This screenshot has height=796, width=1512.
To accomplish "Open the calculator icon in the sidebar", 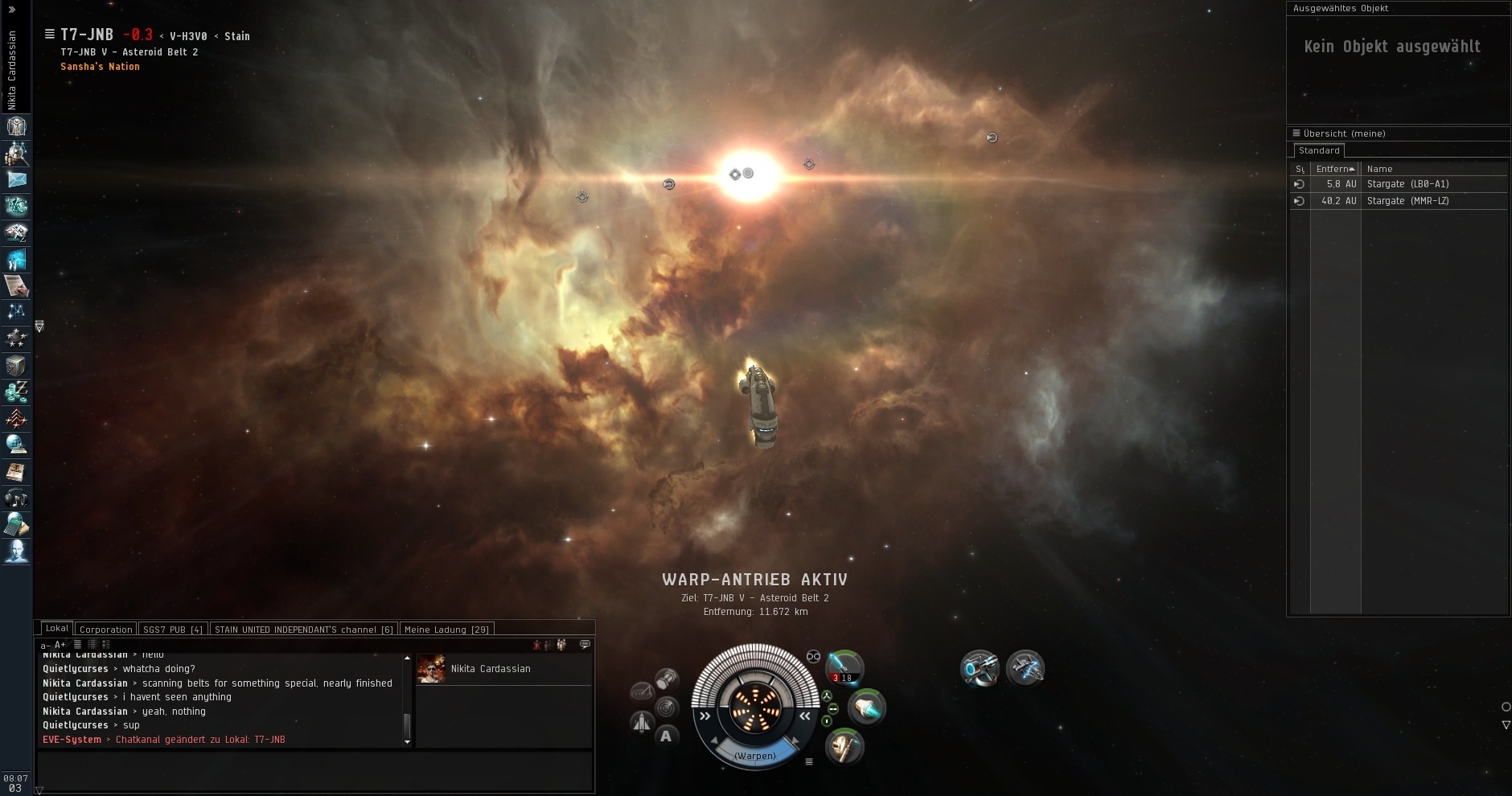I will (x=16, y=525).
